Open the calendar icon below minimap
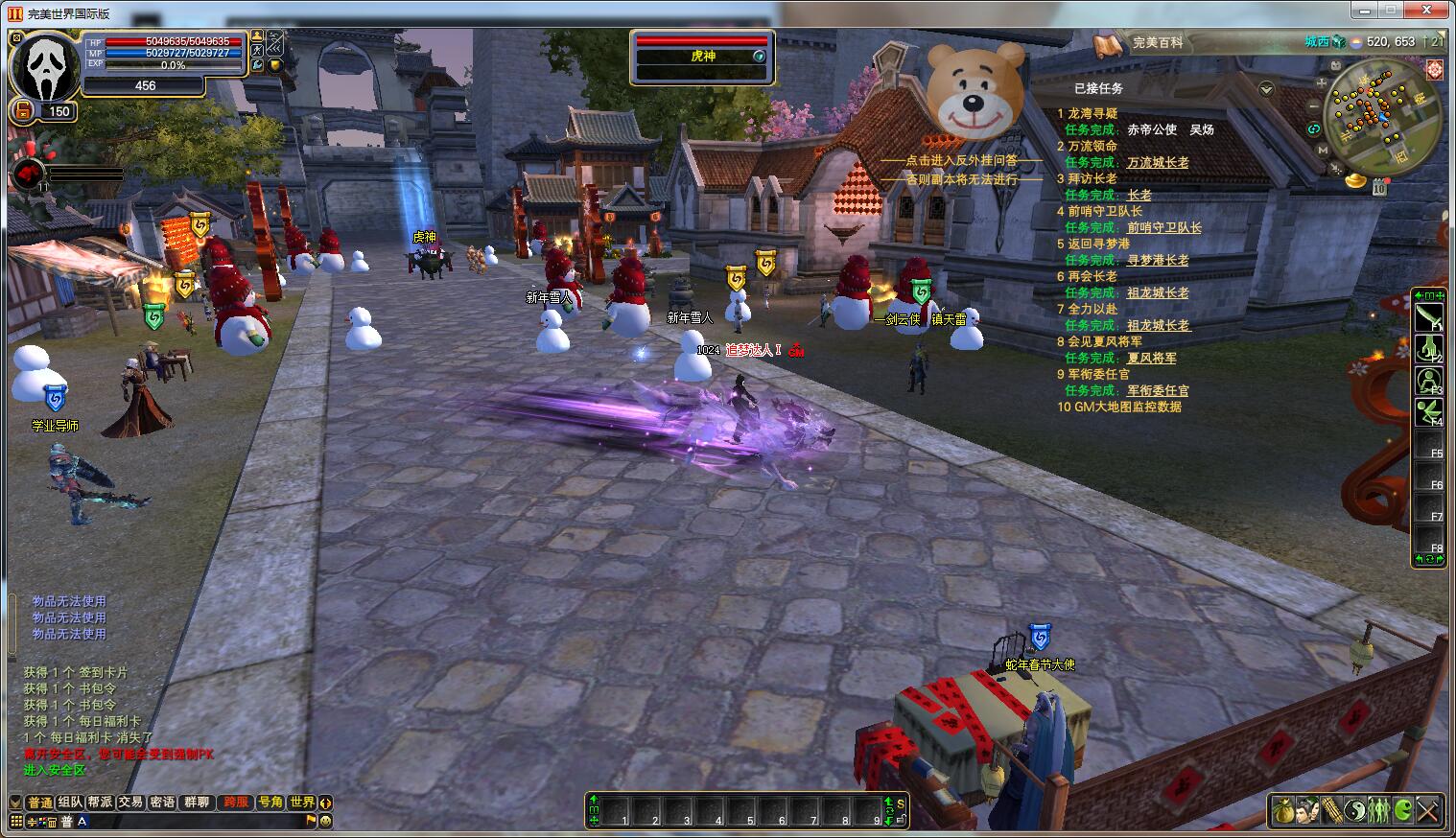The width and height of the screenshot is (1456, 838). pyautogui.click(x=1378, y=188)
